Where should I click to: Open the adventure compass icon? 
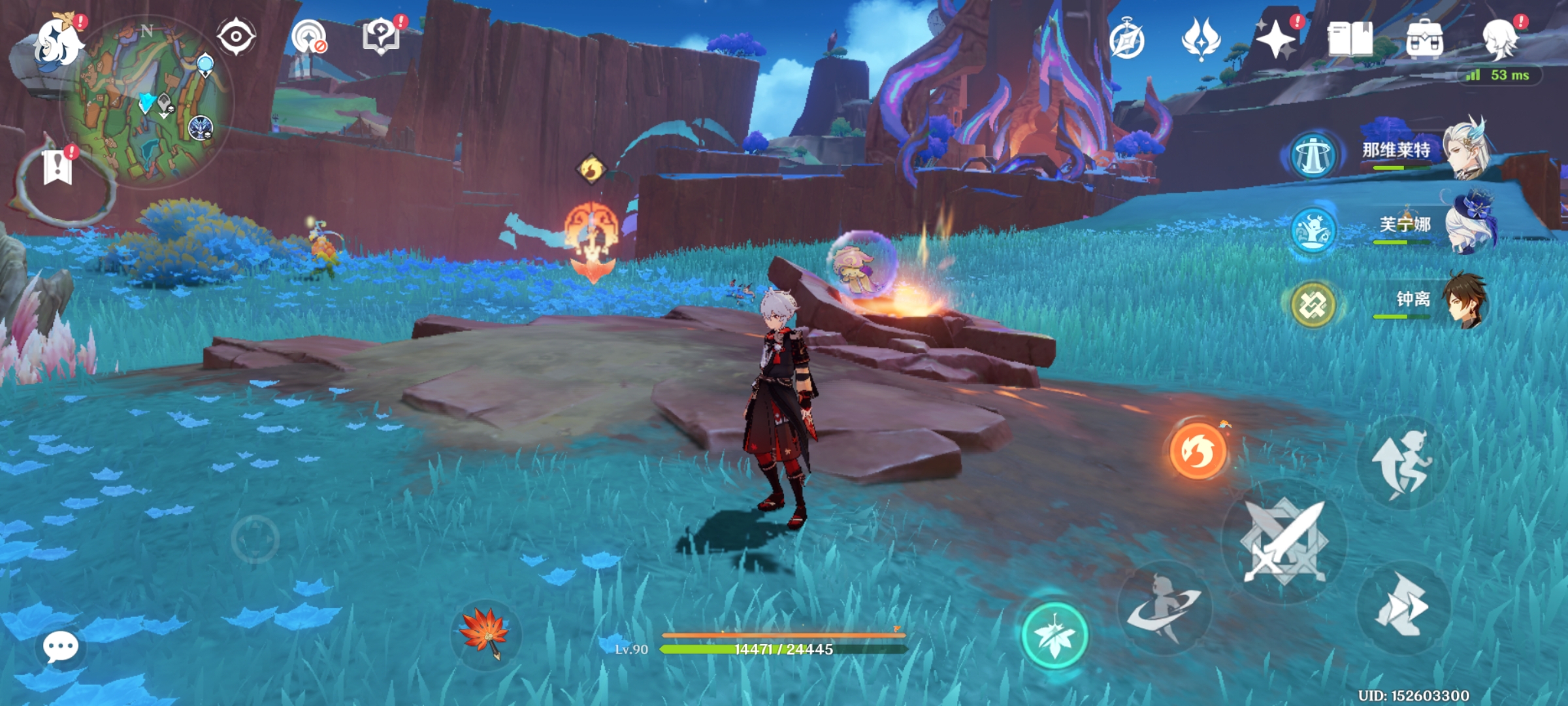[x=1126, y=40]
